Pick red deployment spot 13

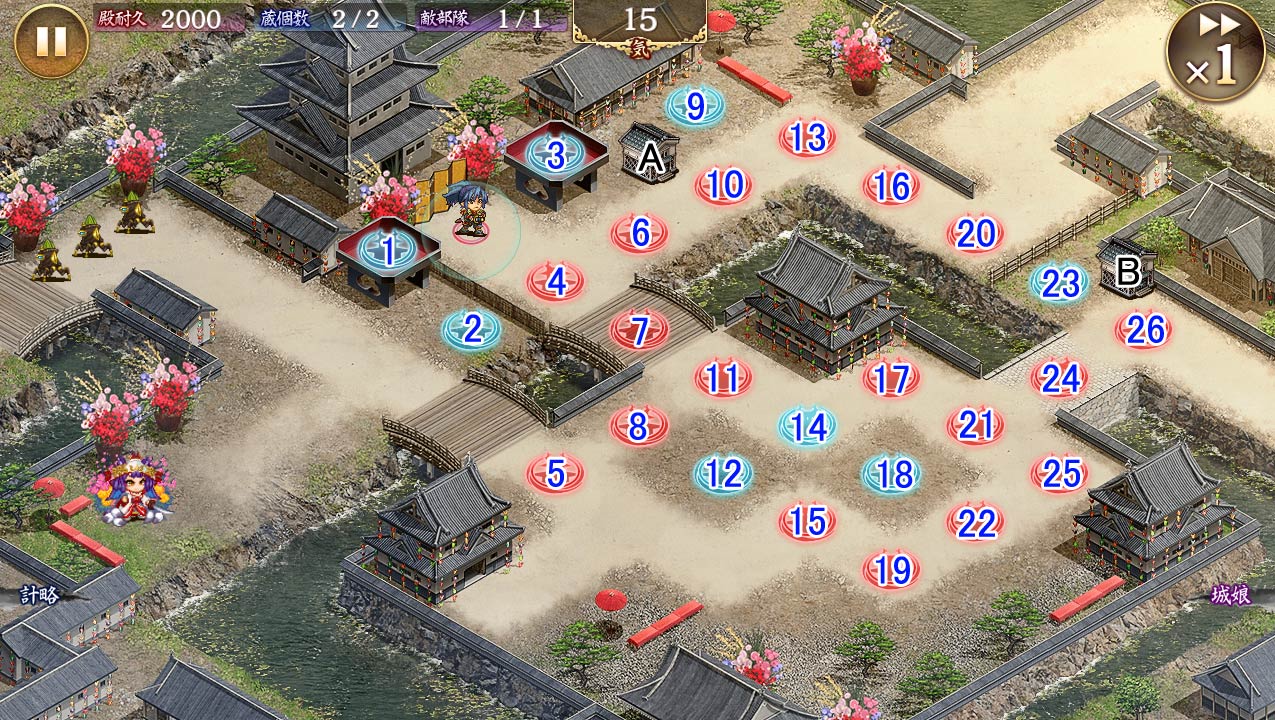click(x=807, y=138)
